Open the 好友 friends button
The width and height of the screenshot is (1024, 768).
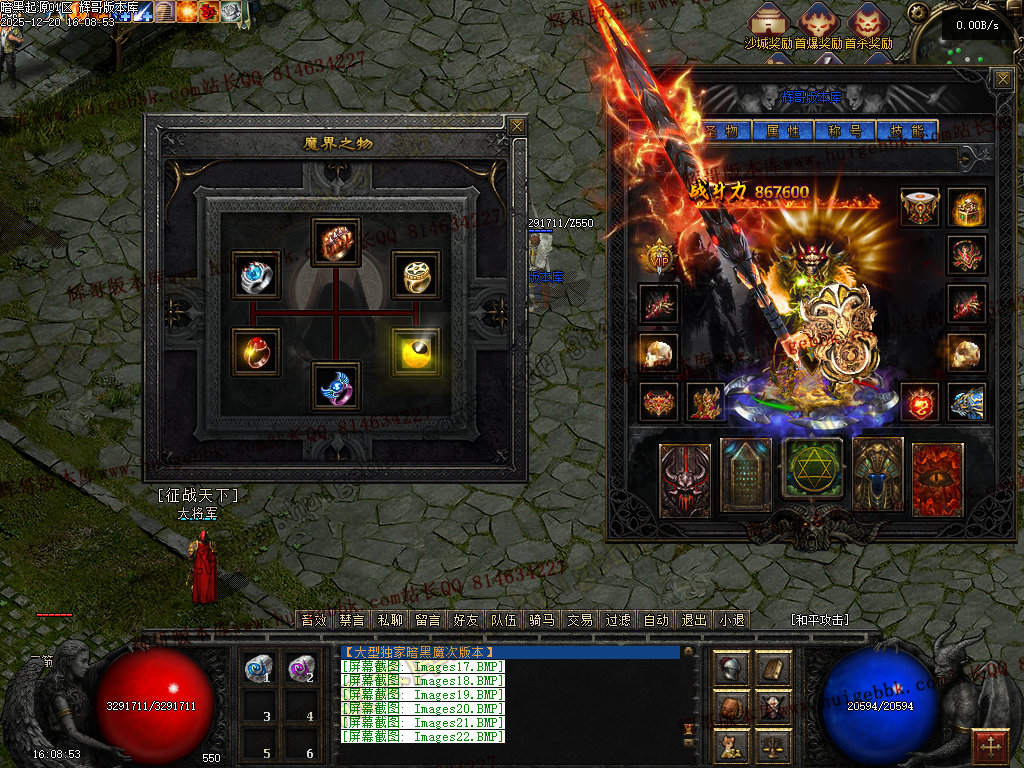[x=466, y=620]
